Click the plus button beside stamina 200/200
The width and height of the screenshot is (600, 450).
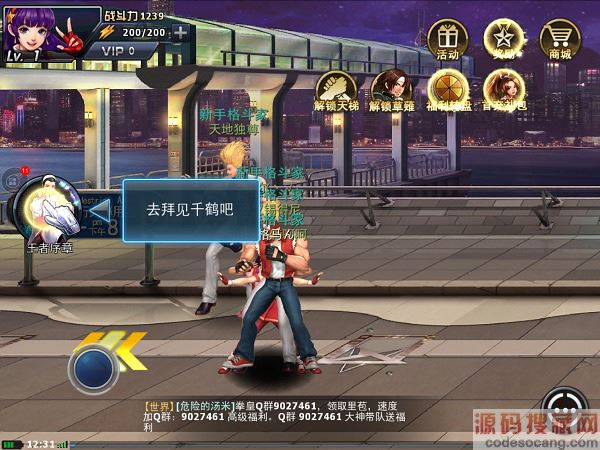click(x=180, y=32)
